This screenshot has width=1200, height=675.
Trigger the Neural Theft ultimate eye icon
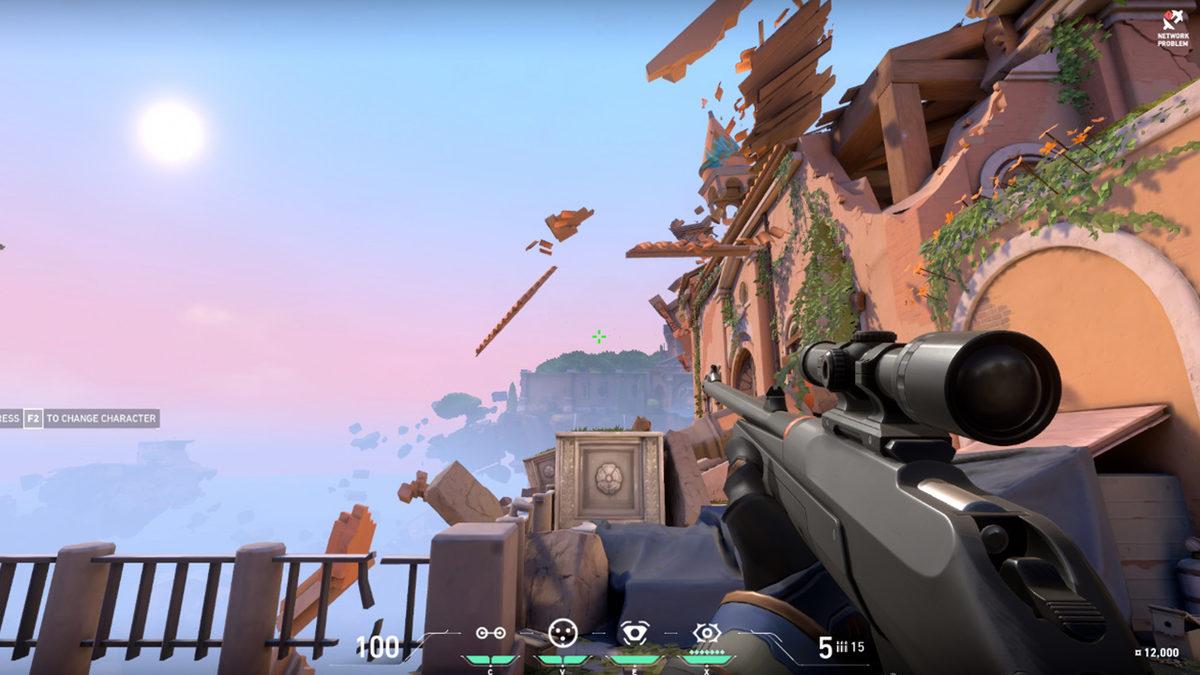tap(707, 632)
